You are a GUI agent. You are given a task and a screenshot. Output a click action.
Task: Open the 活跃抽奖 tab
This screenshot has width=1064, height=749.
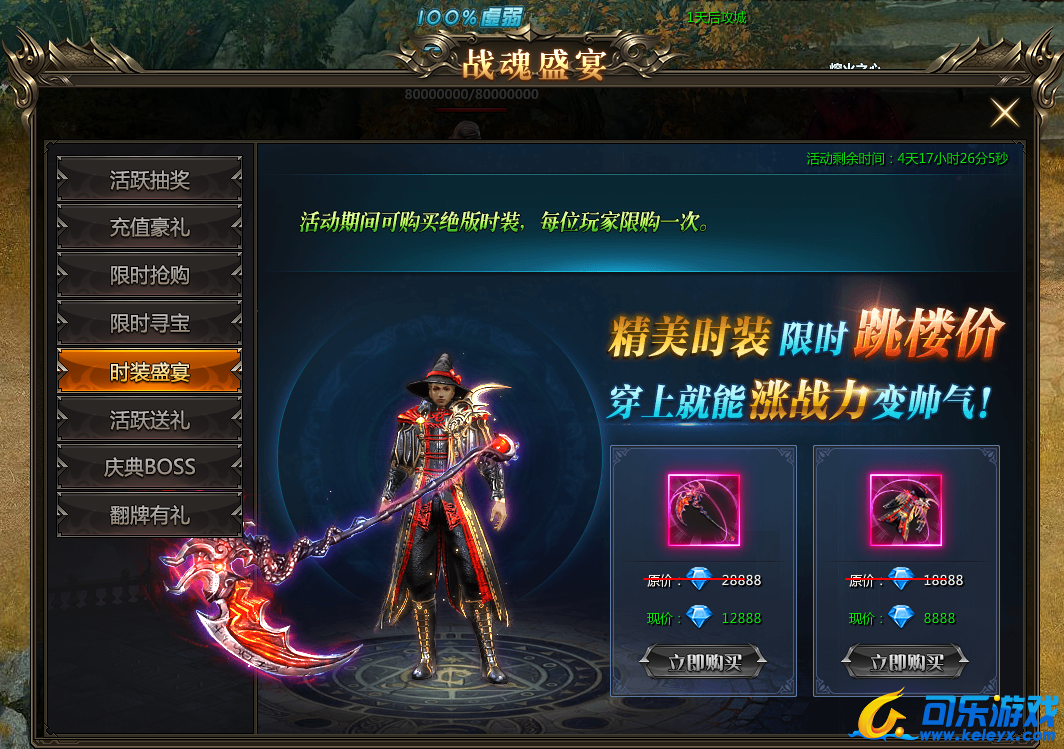click(149, 181)
